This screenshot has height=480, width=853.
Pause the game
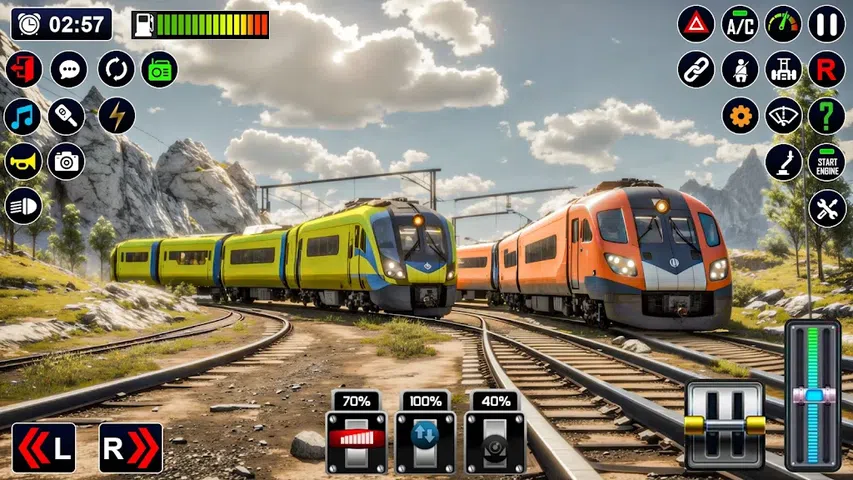tap(827, 24)
